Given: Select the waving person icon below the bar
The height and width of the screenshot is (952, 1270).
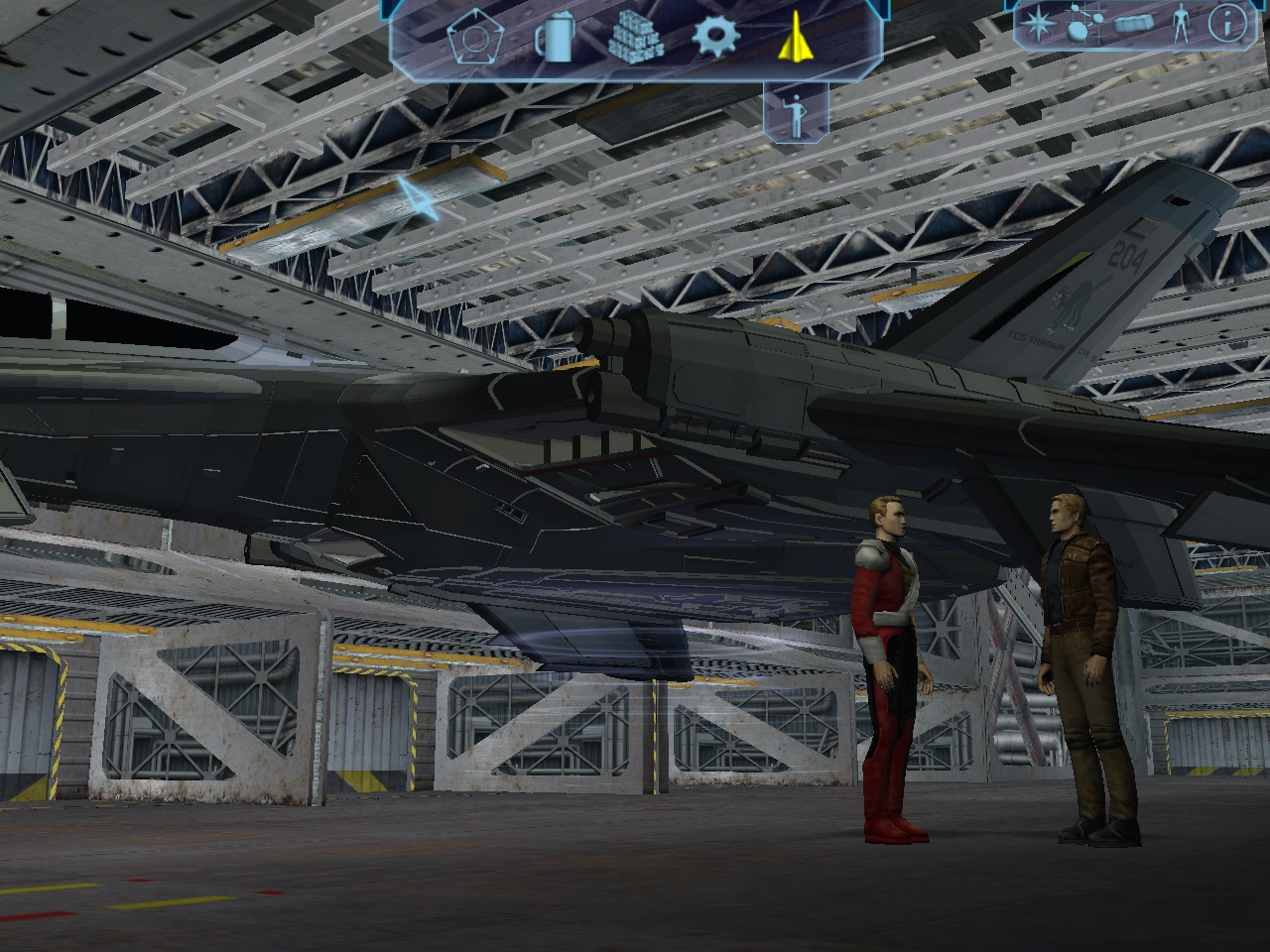Looking at the screenshot, I should [795, 114].
